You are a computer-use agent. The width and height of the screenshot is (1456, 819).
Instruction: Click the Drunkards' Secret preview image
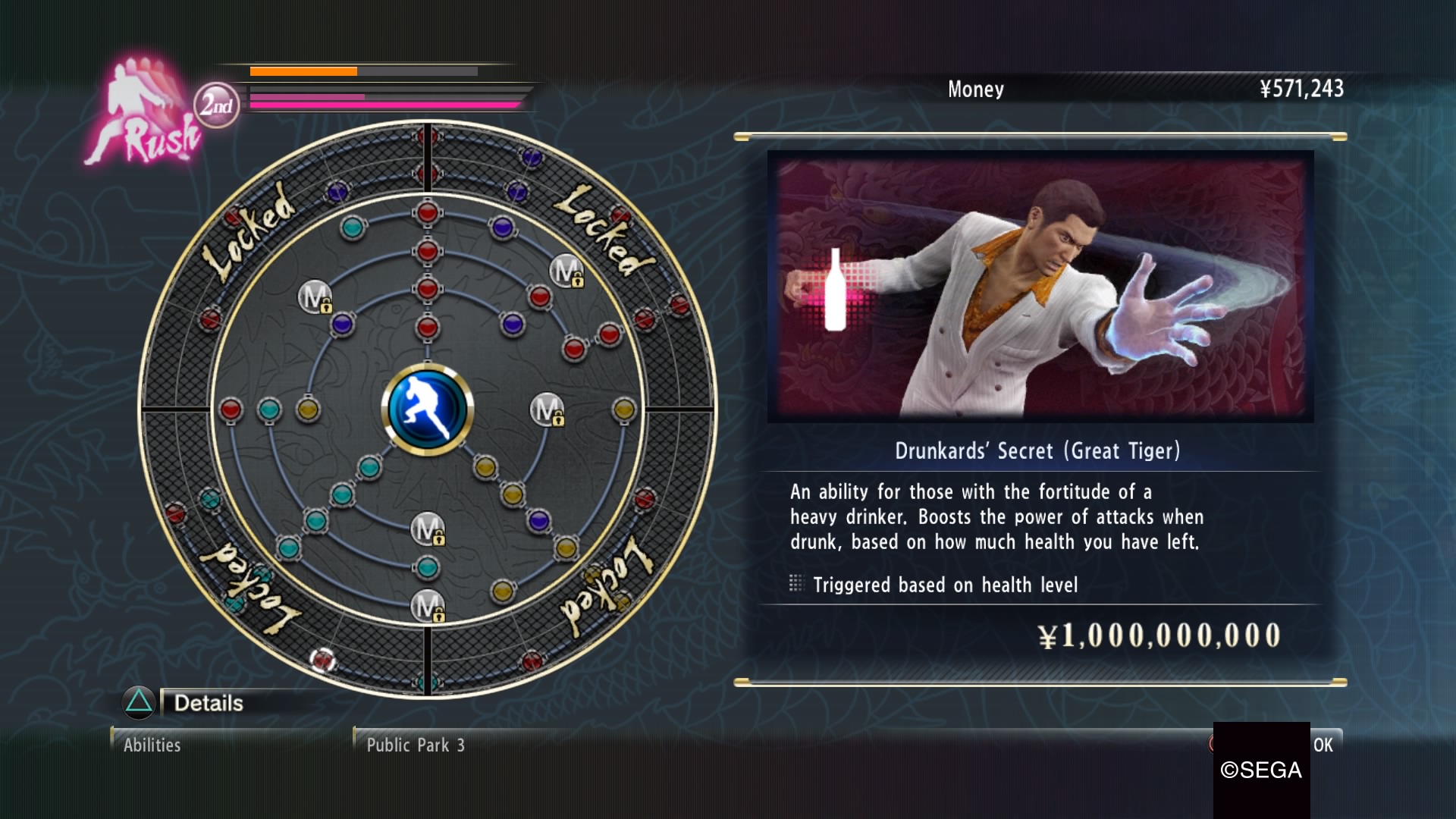tap(1040, 286)
